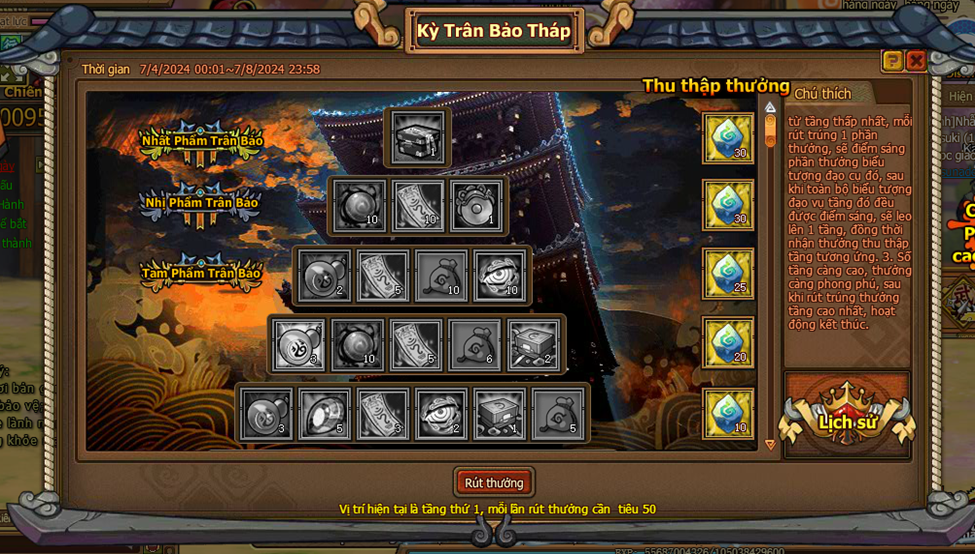Click the Nhất Phẩm Trân Bảo tier label

pyautogui.click(x=202, y=141)
